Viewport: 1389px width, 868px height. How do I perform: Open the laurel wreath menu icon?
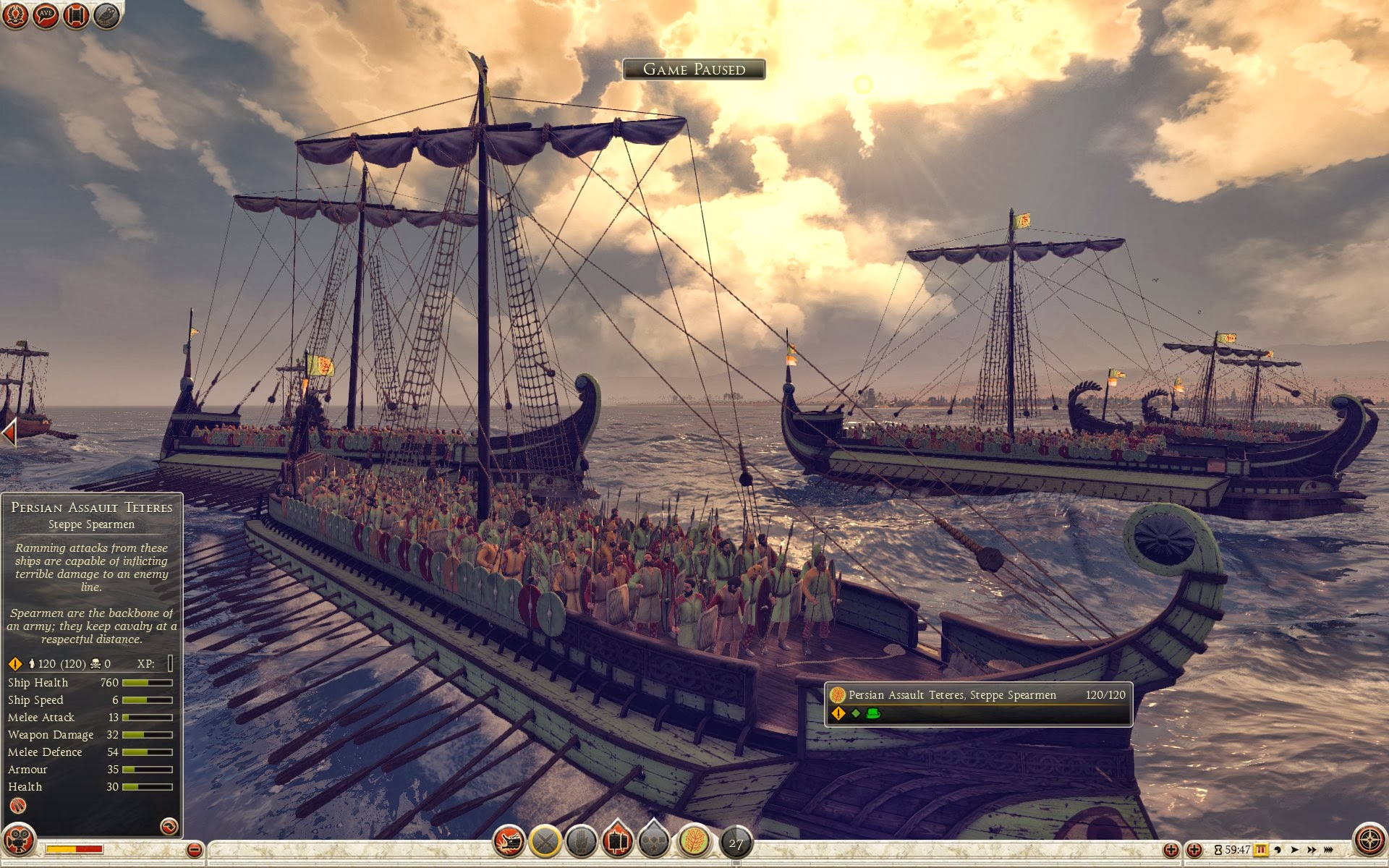click(15, 15)
